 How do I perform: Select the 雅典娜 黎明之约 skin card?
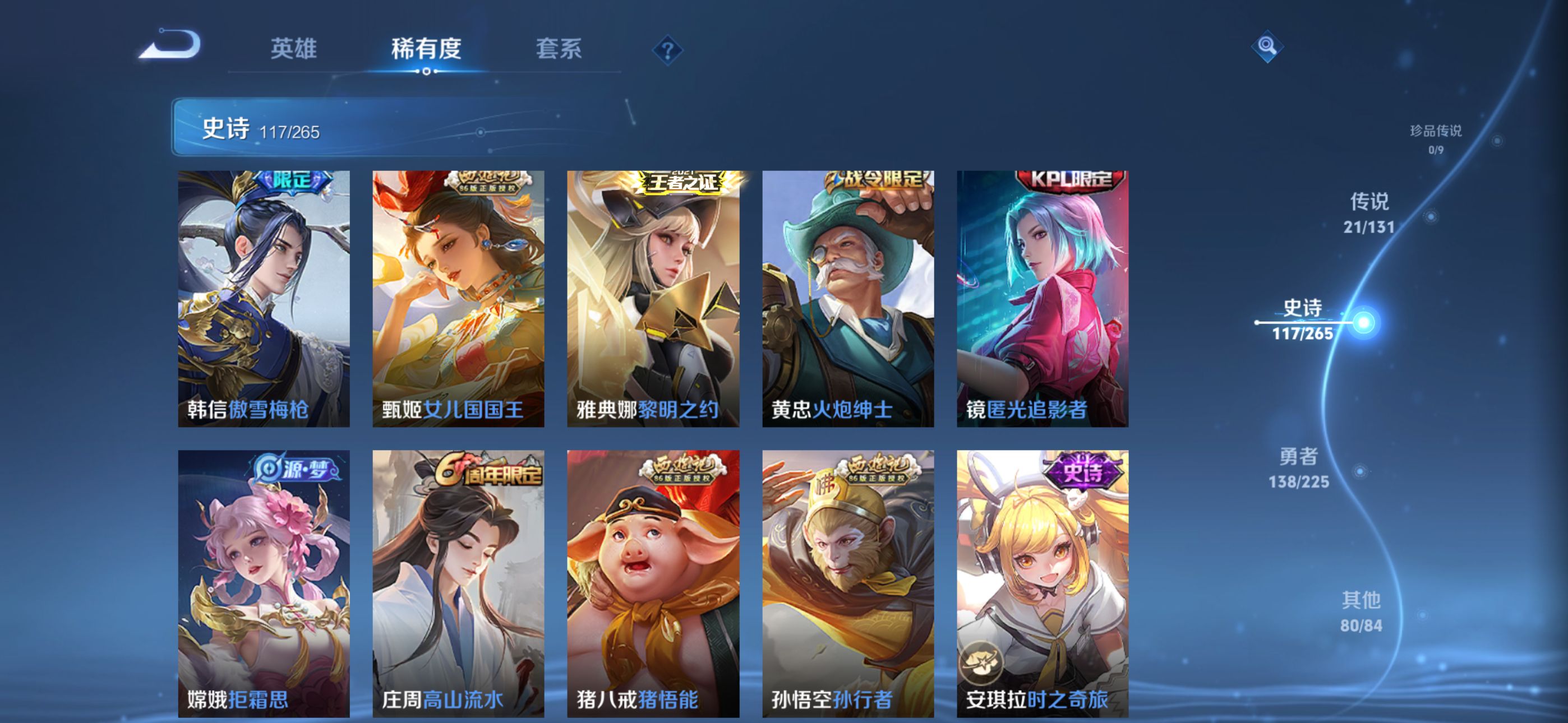[653, 298]
